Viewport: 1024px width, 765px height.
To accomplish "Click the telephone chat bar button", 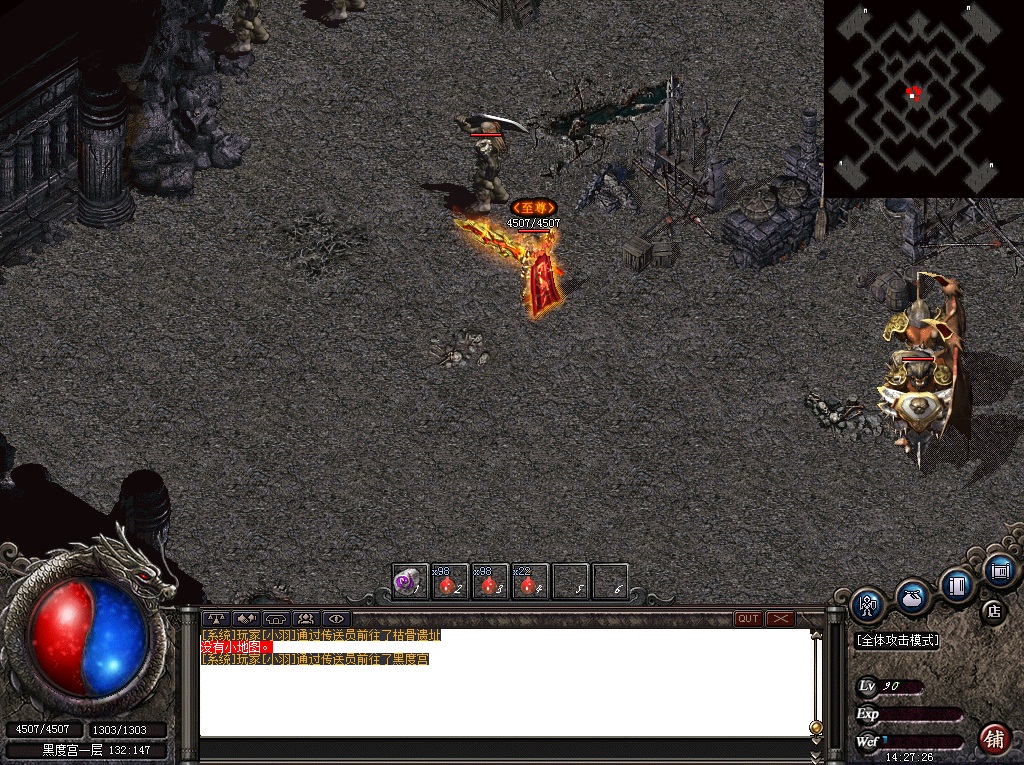I will (x=276, y=619).
